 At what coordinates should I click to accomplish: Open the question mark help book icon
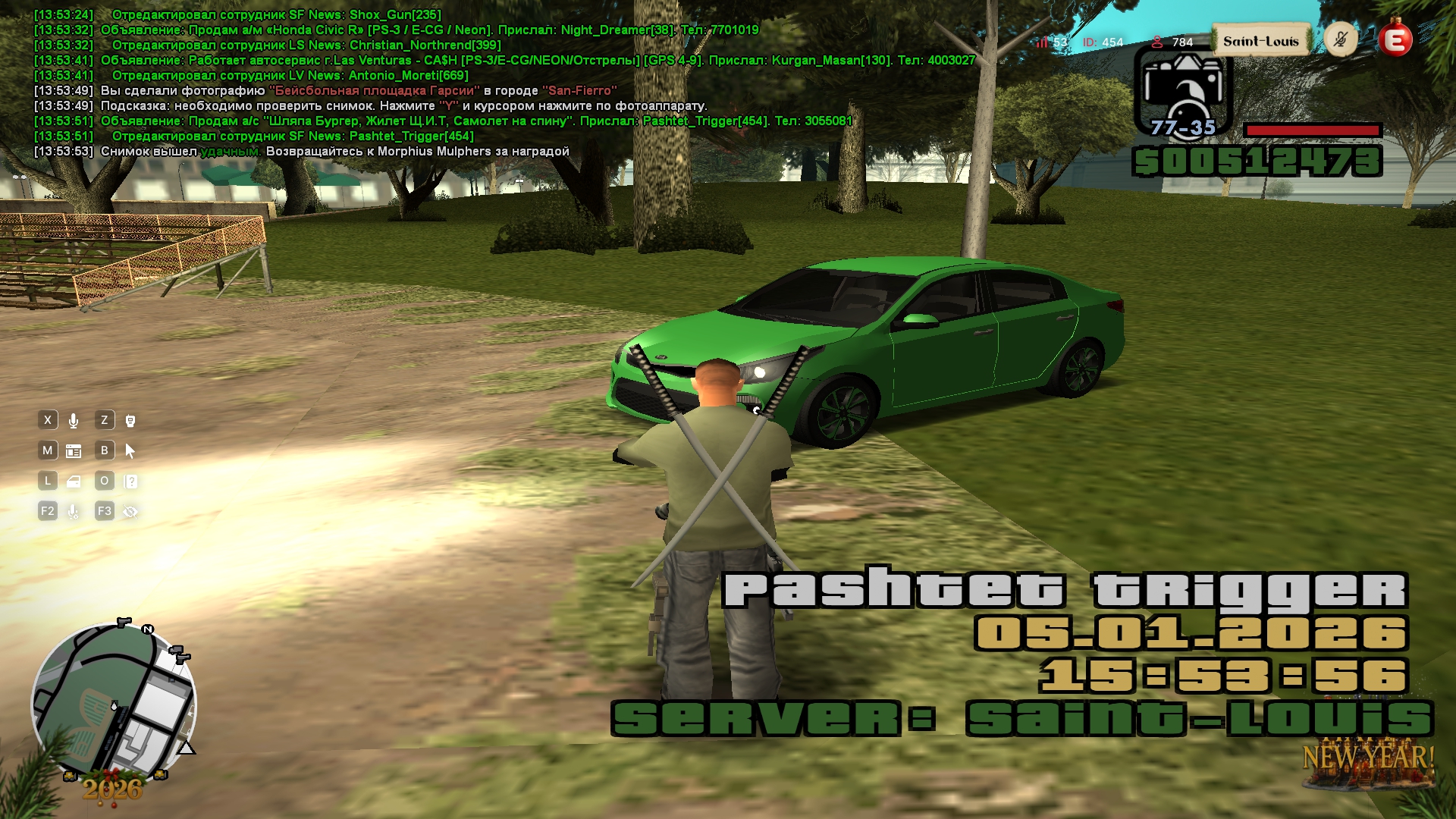pyautogui.click(x=130, y=482)
